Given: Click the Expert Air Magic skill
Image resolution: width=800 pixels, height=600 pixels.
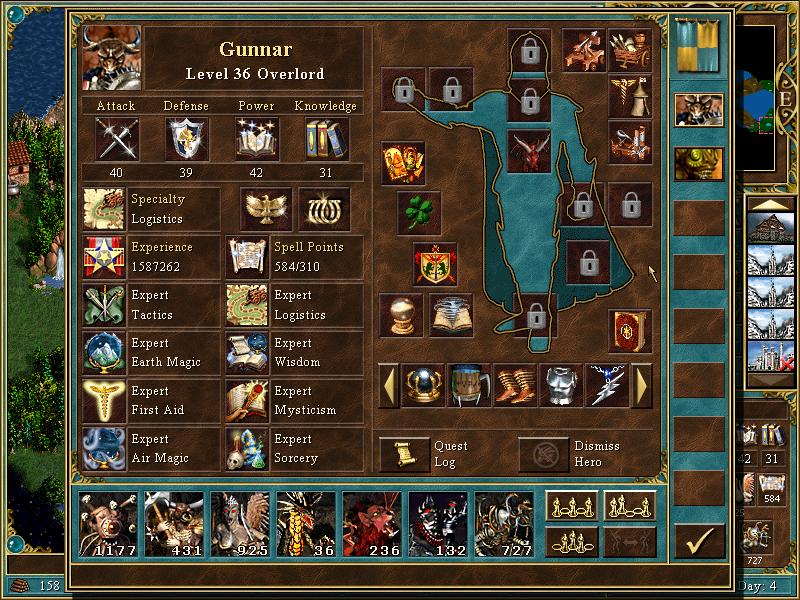Looking at the screenshot, I should pyautogui.click(x=106, y=449).
